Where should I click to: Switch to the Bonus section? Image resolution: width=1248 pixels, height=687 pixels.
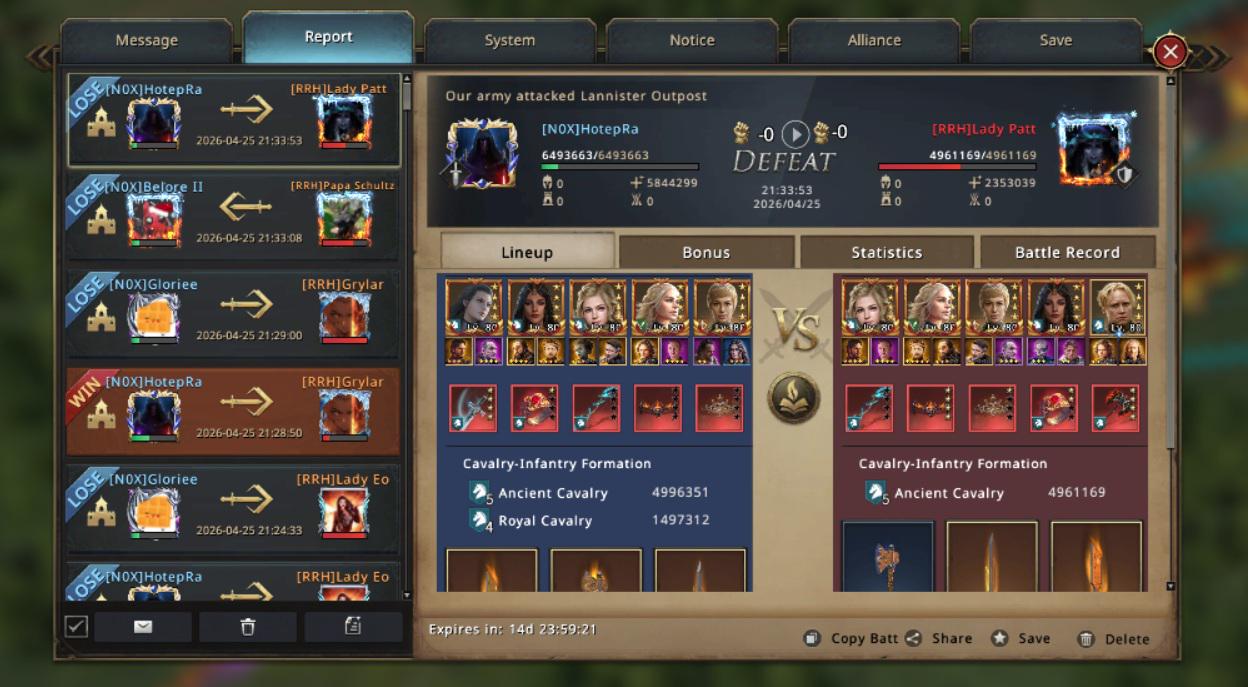[x=706, y=252]
